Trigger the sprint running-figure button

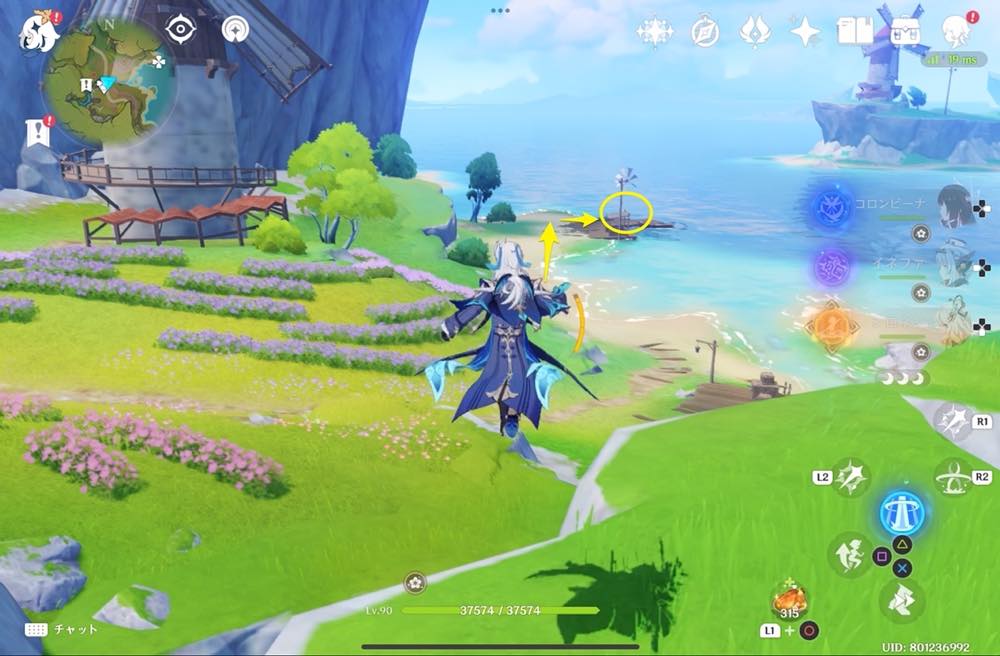point(849,555)
